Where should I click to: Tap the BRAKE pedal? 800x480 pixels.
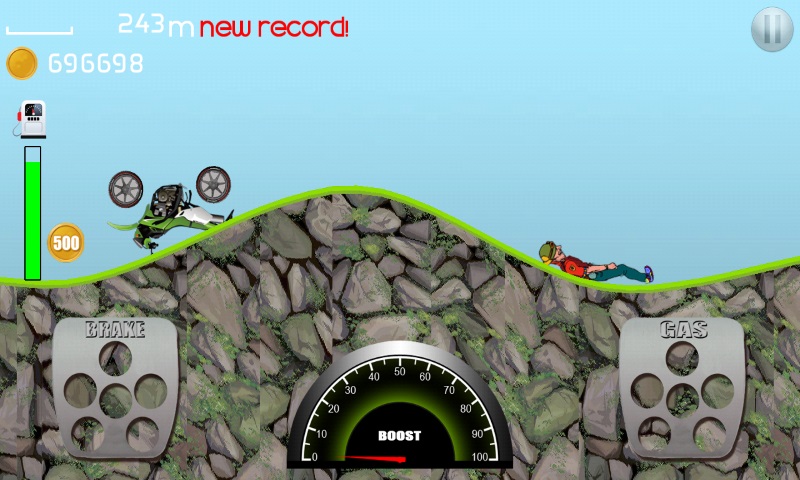click(x=115, y=389)
